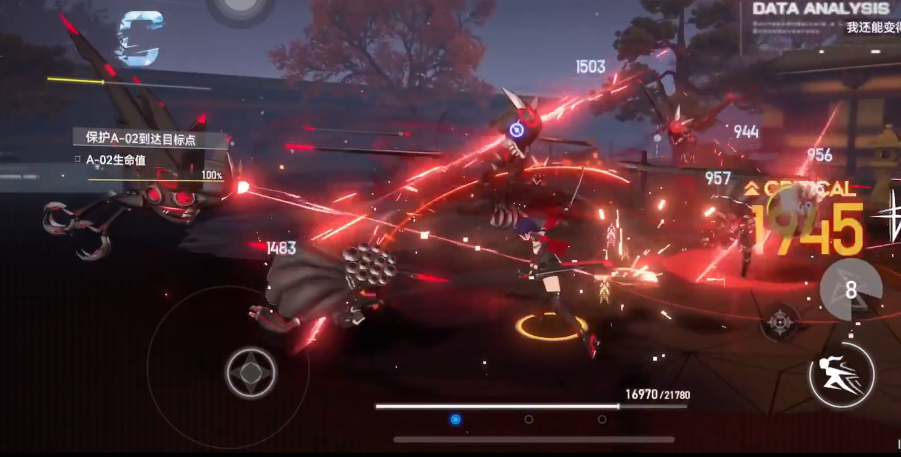Tap the dash sprint skill button

pyautogui.click(x=842, y=375)
